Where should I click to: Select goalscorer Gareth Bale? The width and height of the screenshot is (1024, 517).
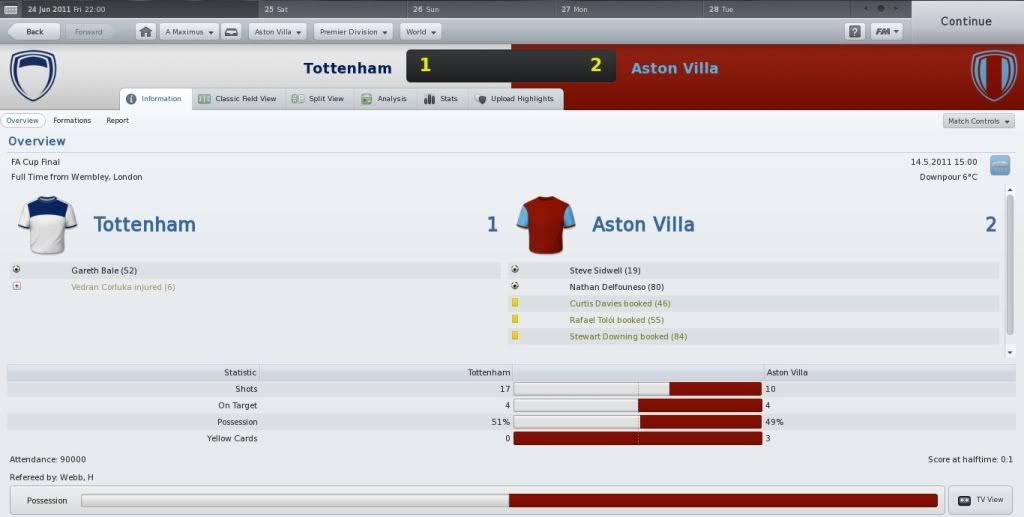pos(104,270)
